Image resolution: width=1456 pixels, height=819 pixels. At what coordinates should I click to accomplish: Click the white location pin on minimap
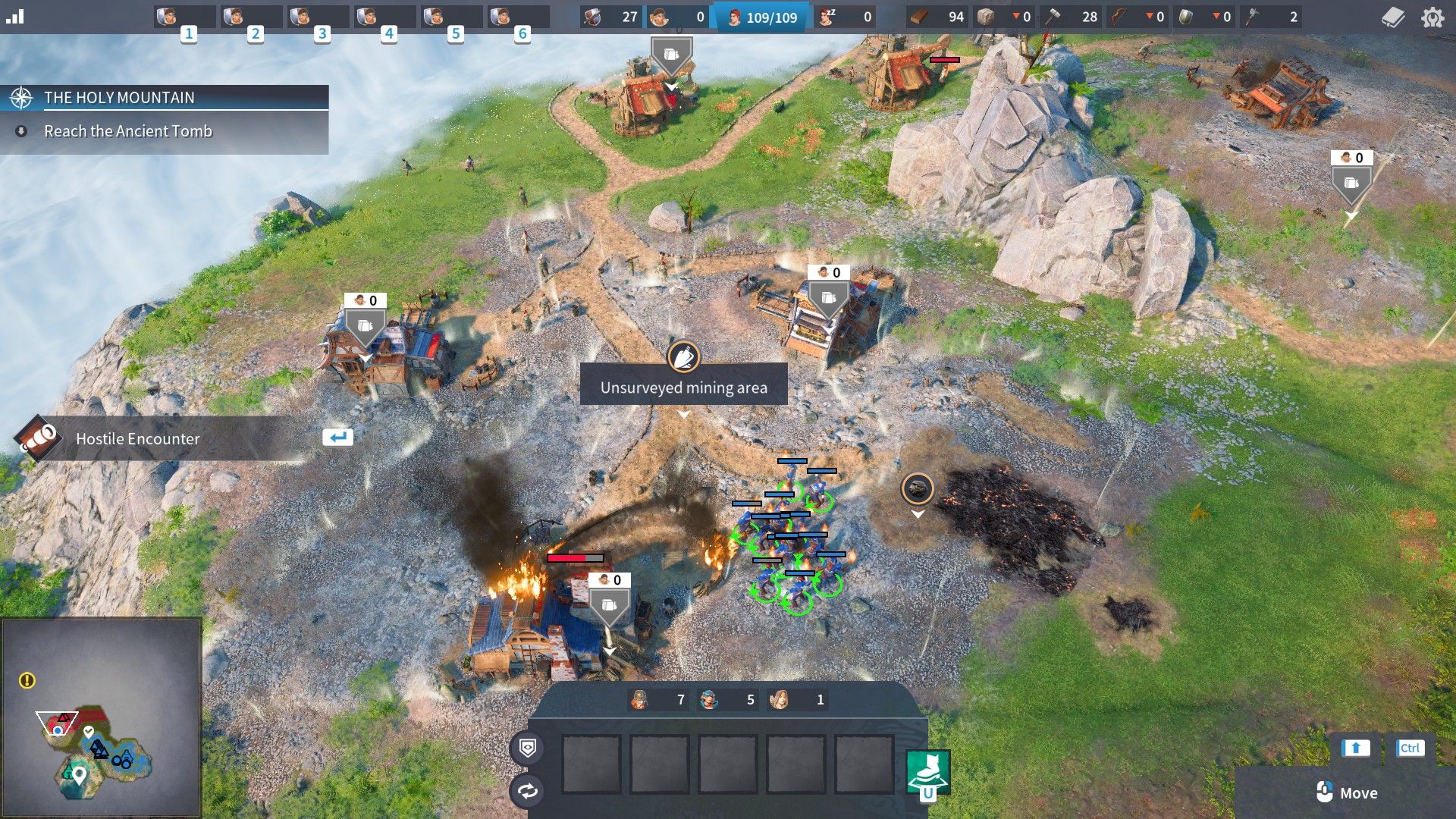point(79,774)
